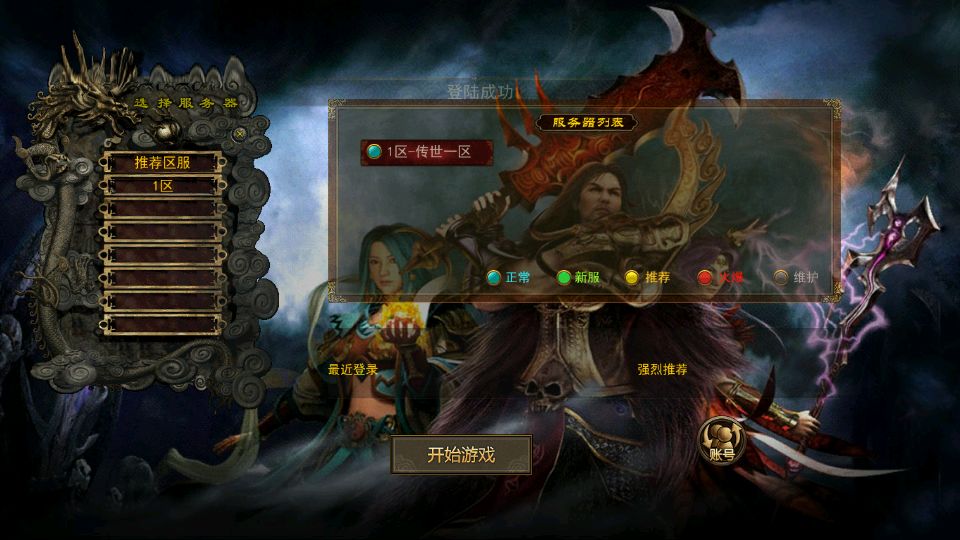Switch to the 推荐区服 recommended servers tab
960x540 pixels.
162,162
